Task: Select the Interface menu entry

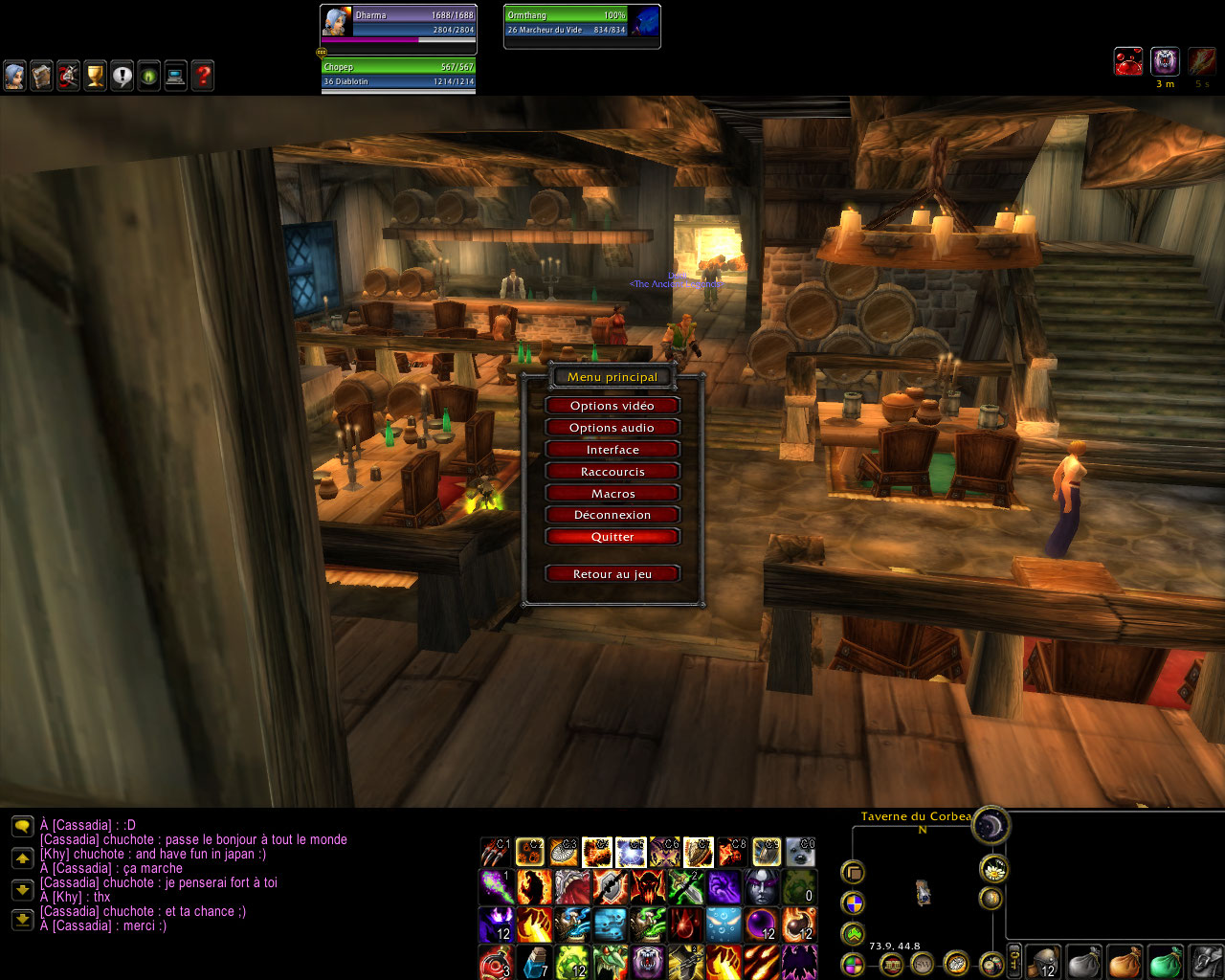Action: [612, 450]
